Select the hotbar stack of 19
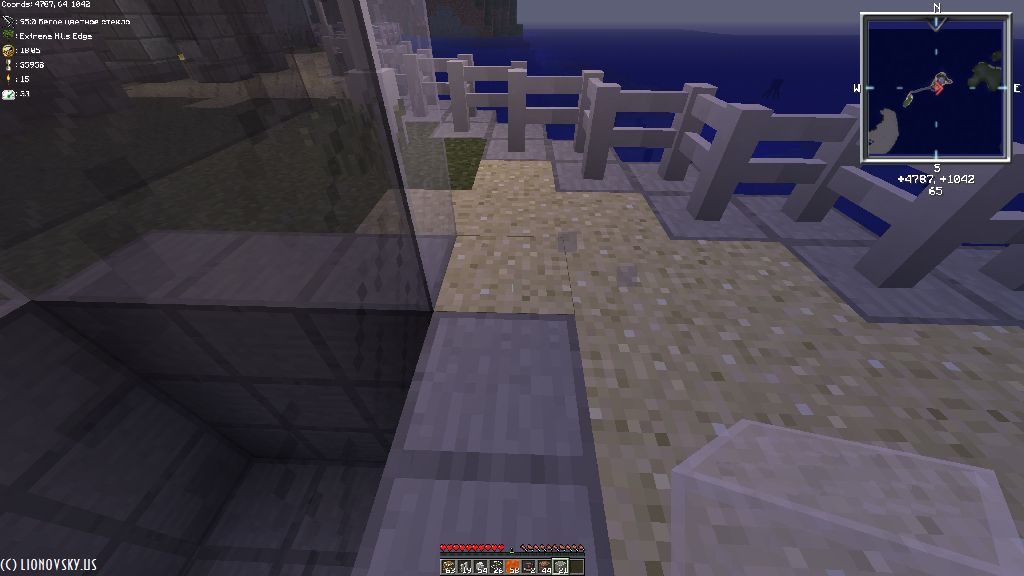The image size is (1024, 576). (x=465, y=567)
